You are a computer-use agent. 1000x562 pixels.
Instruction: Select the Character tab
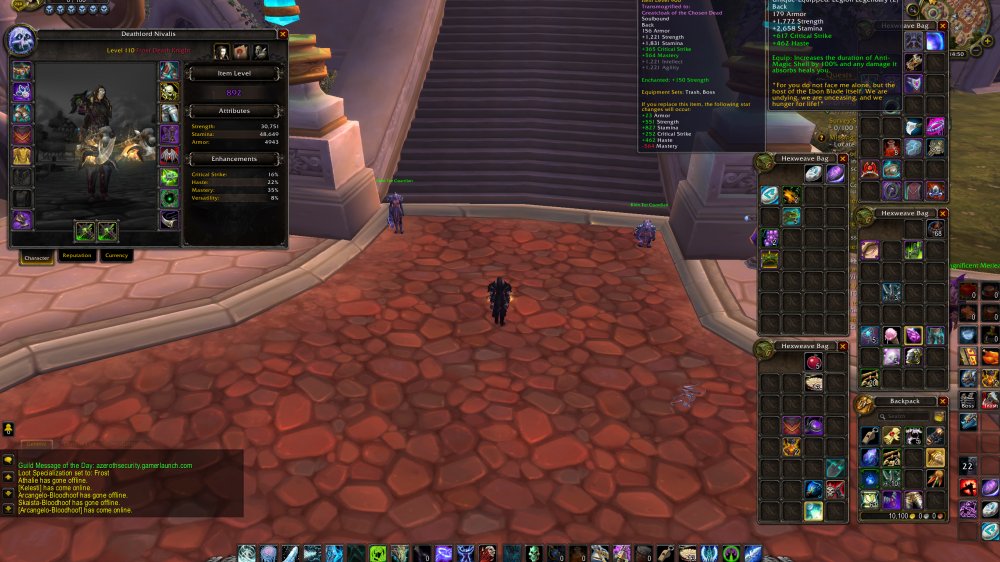[36, 256]
